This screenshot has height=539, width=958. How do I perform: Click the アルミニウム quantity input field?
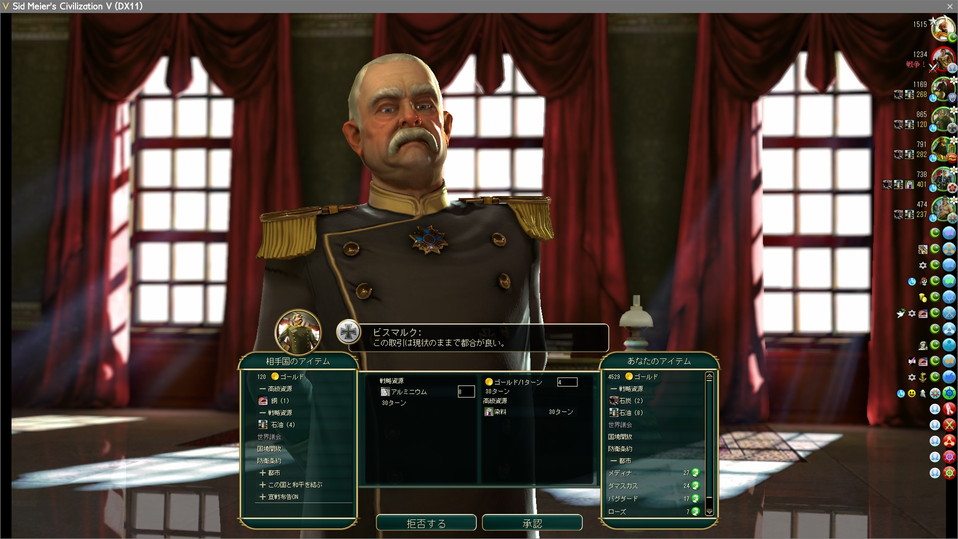tap(466, 392)
